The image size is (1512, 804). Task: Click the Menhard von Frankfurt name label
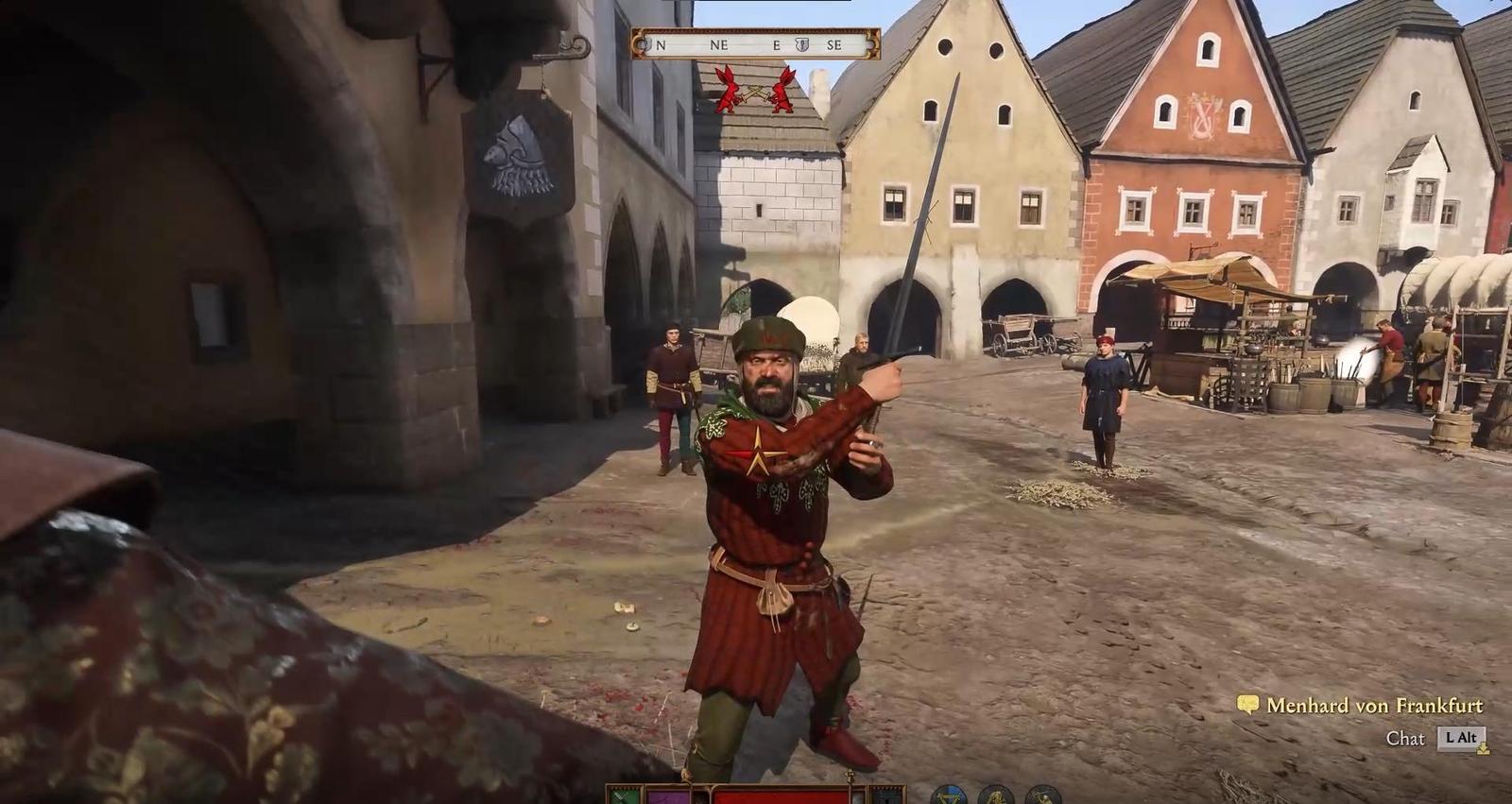[1376, 705]
